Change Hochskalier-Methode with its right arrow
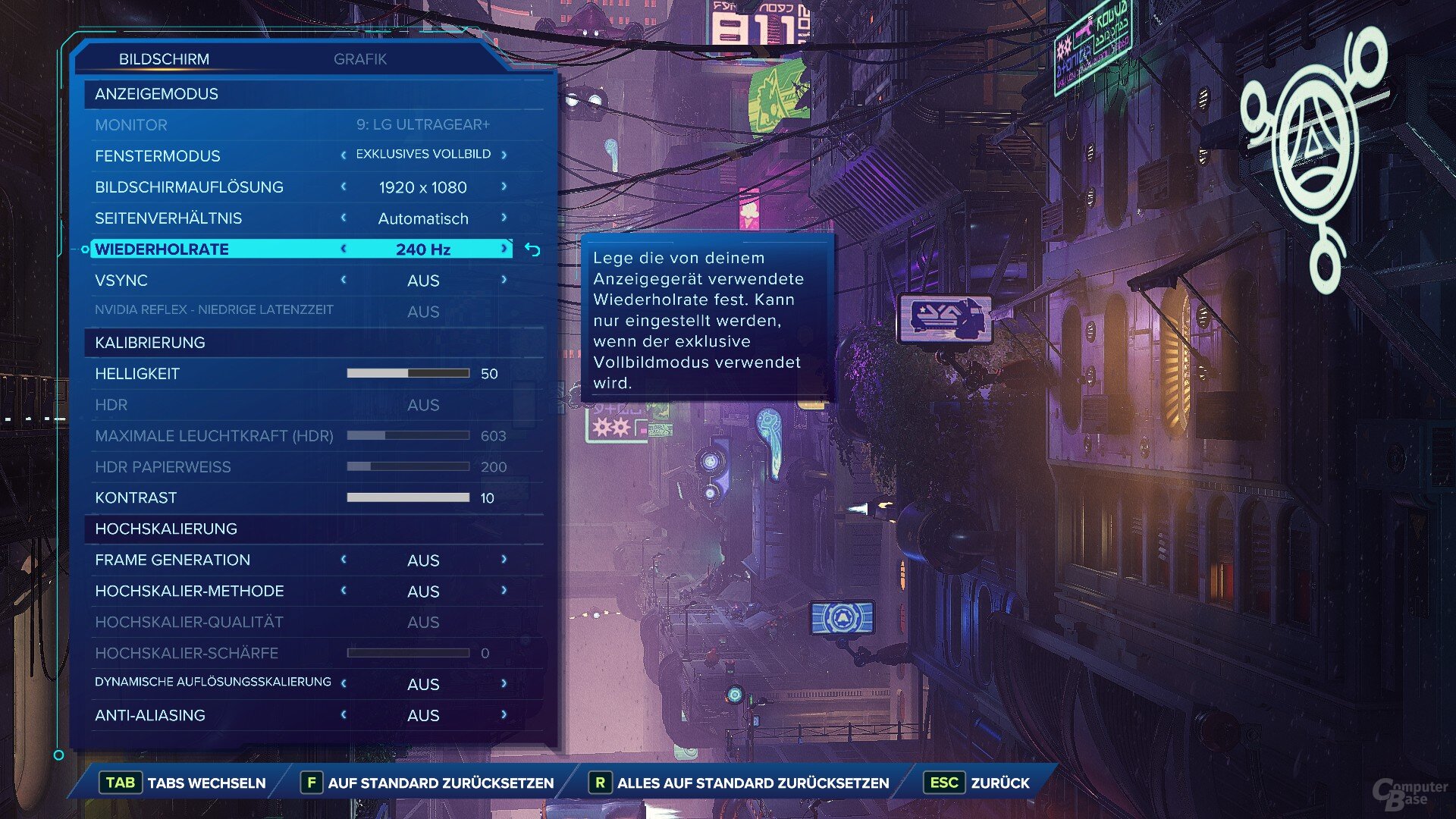This screenshot has height=819, width=1456. [x=504, y=591]
